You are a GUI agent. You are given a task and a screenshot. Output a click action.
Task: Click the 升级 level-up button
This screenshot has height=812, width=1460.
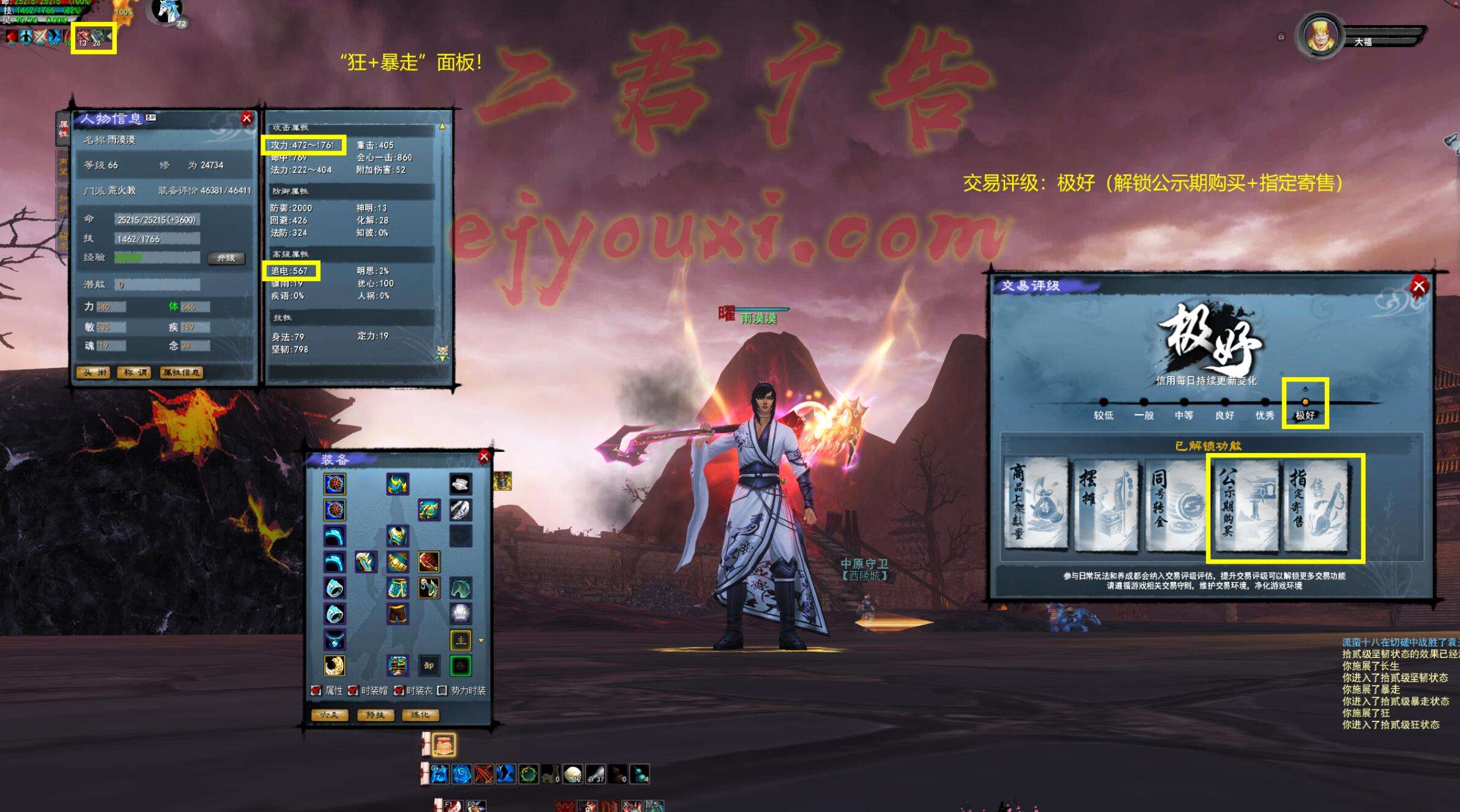(226, 258)
